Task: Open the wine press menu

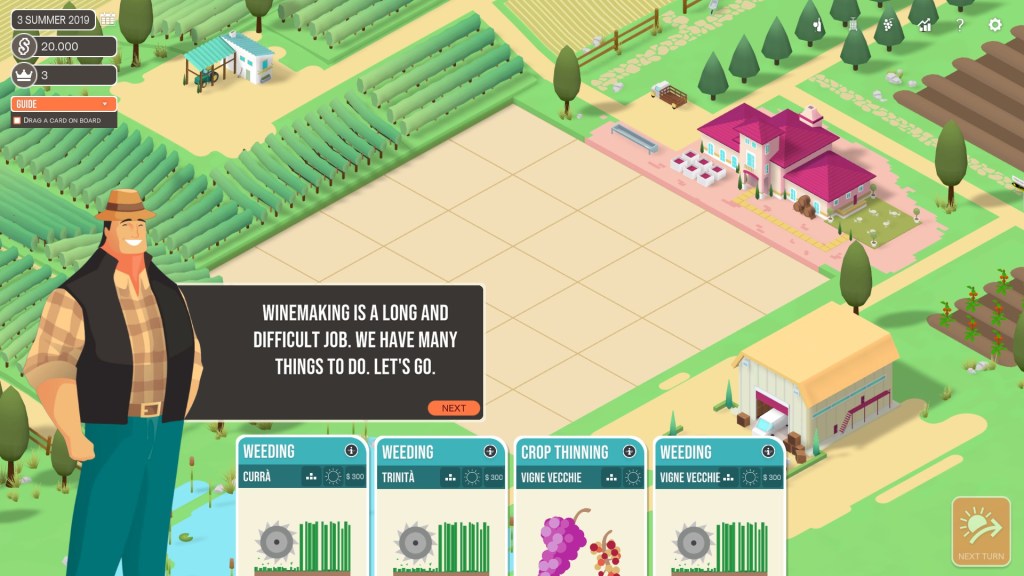Action: [x=853, y=25]
